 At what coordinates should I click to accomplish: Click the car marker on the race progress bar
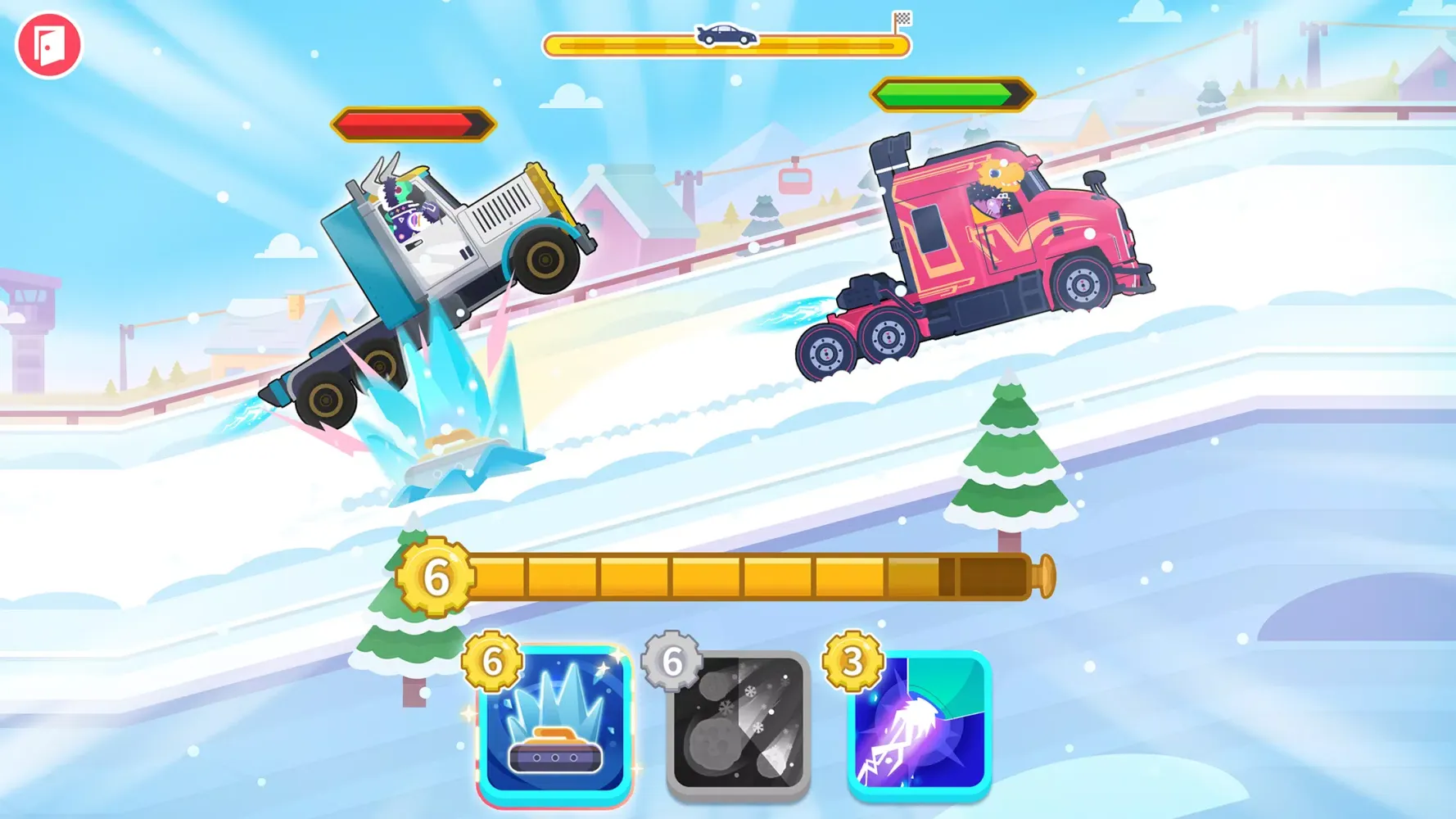[724, 36]
